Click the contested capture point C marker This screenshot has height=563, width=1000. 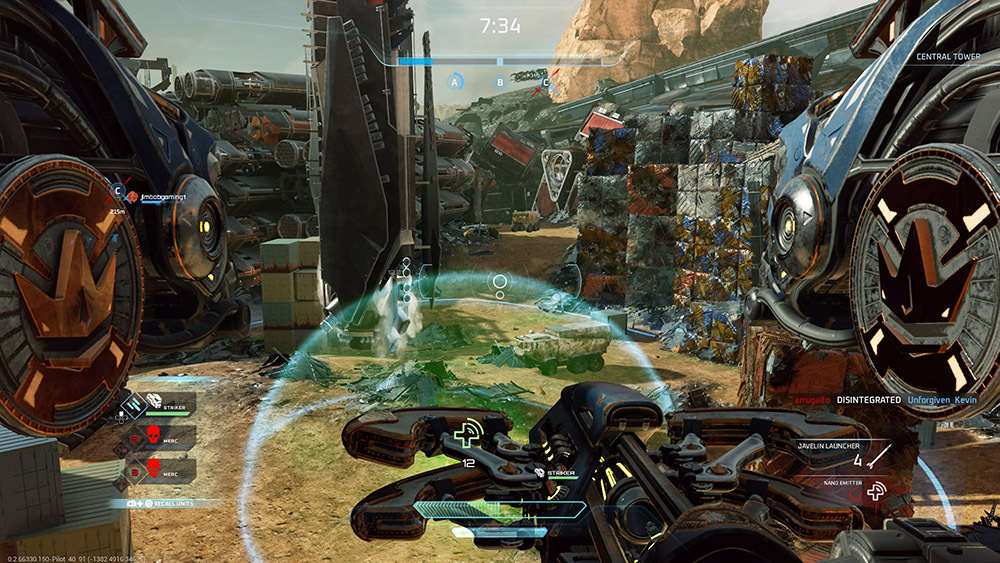546,81
